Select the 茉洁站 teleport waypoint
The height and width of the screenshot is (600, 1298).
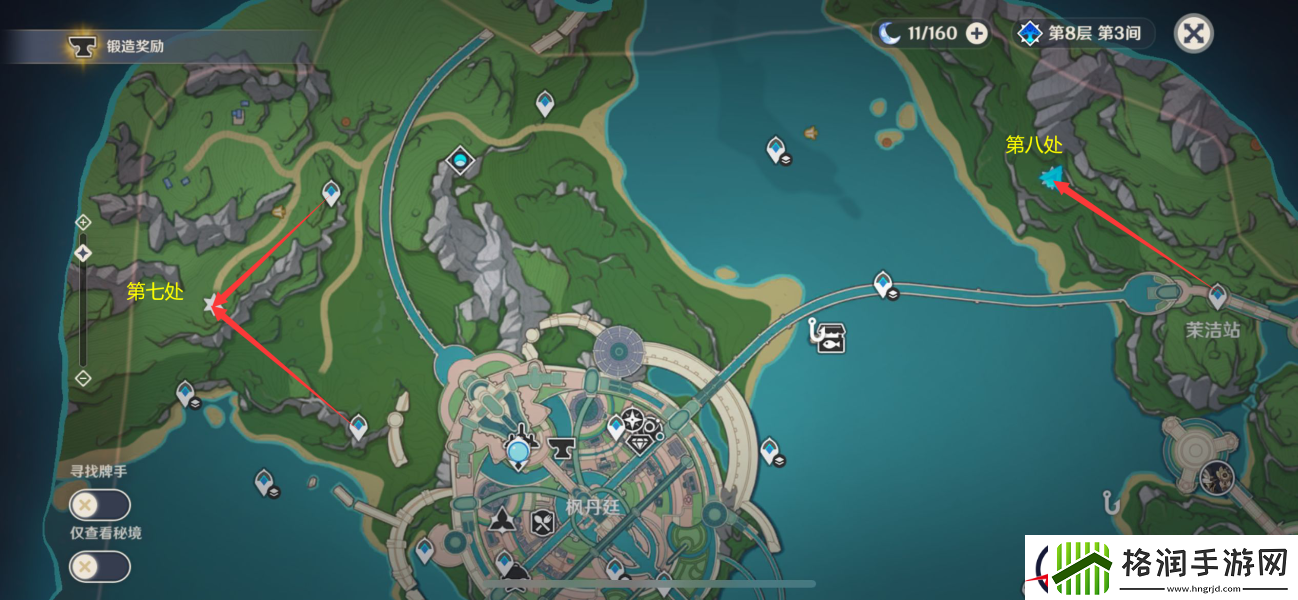[x=1217, y=295]
